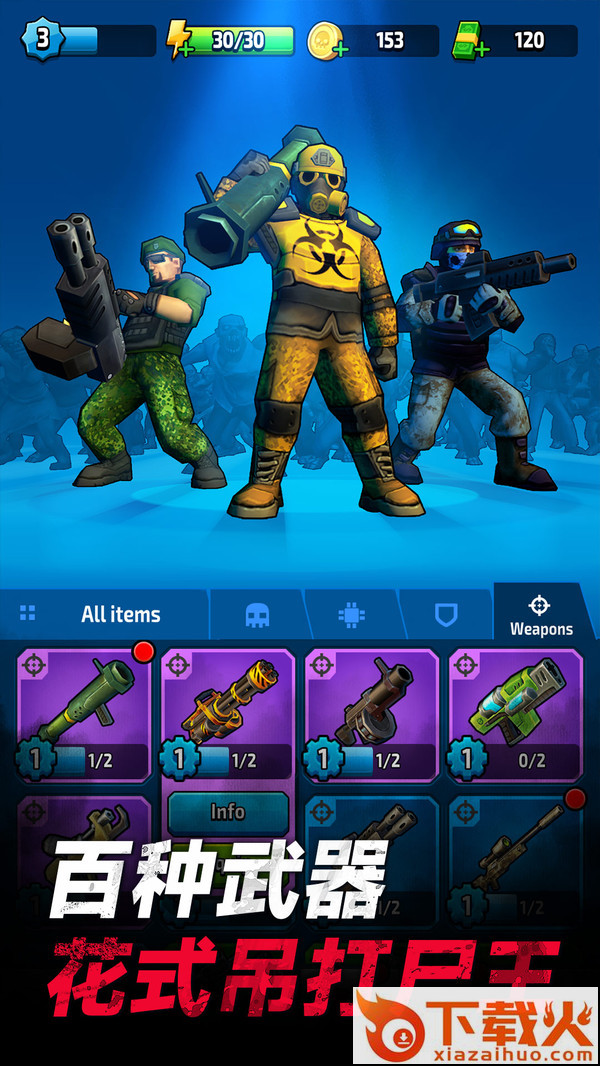Add energy with the lightning plus icon
The height and width of the screenshot is (1066, 600).
[180, 41]
